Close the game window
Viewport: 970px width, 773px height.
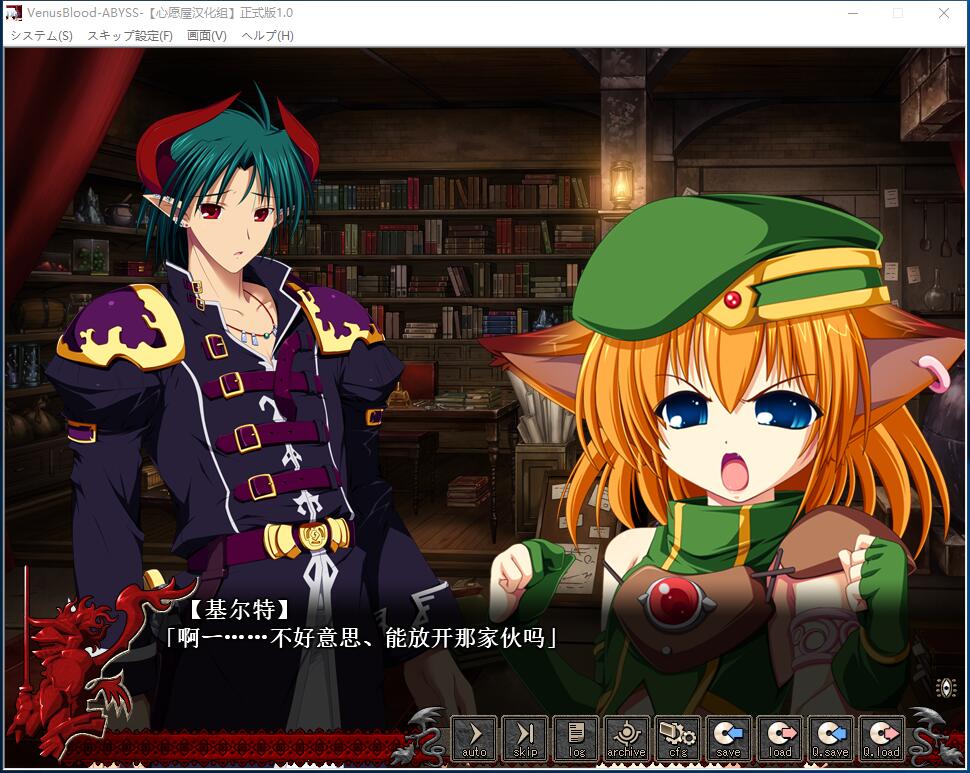(944, 13)
